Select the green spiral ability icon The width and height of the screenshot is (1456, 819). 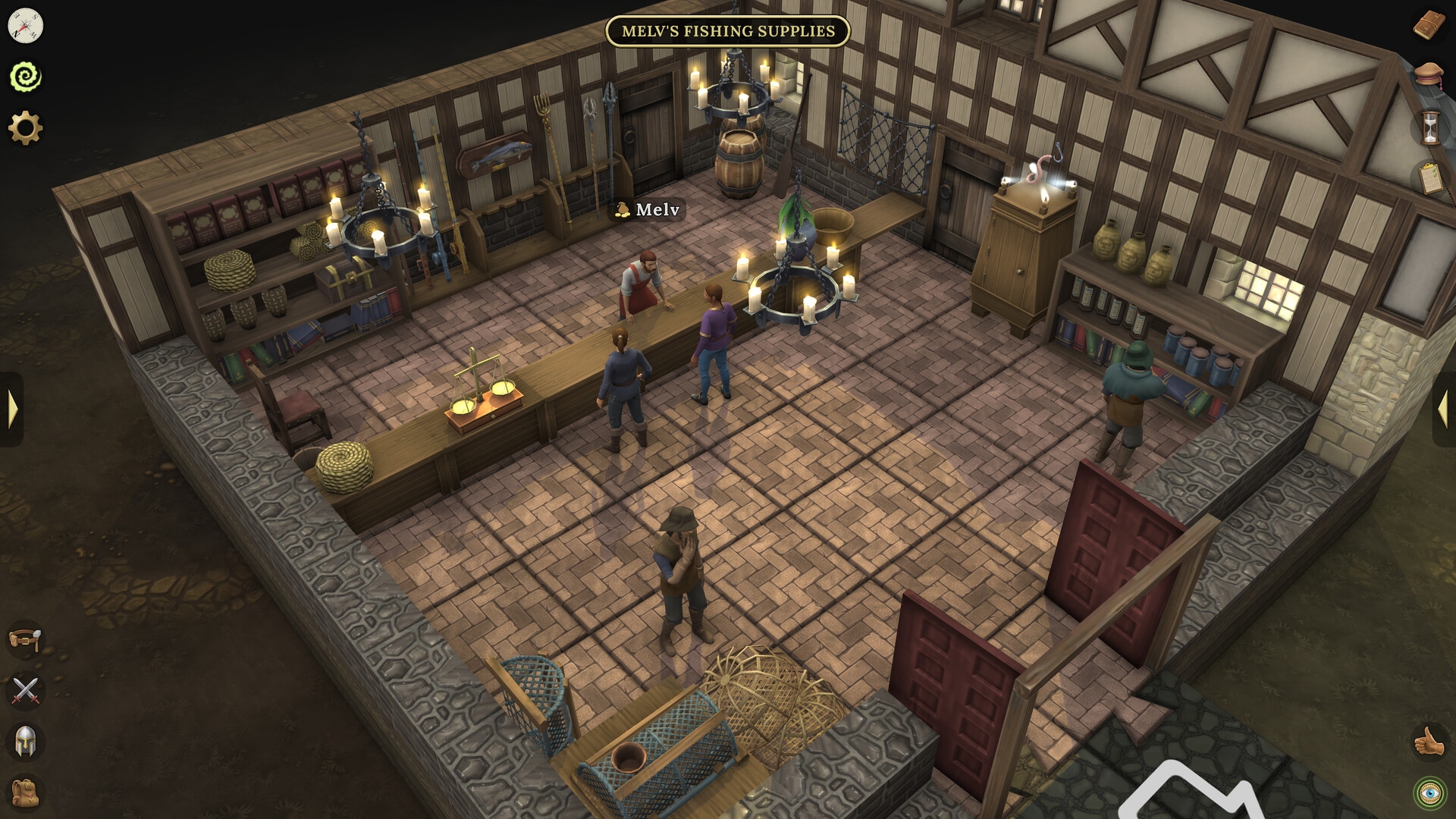coord(25,76)
